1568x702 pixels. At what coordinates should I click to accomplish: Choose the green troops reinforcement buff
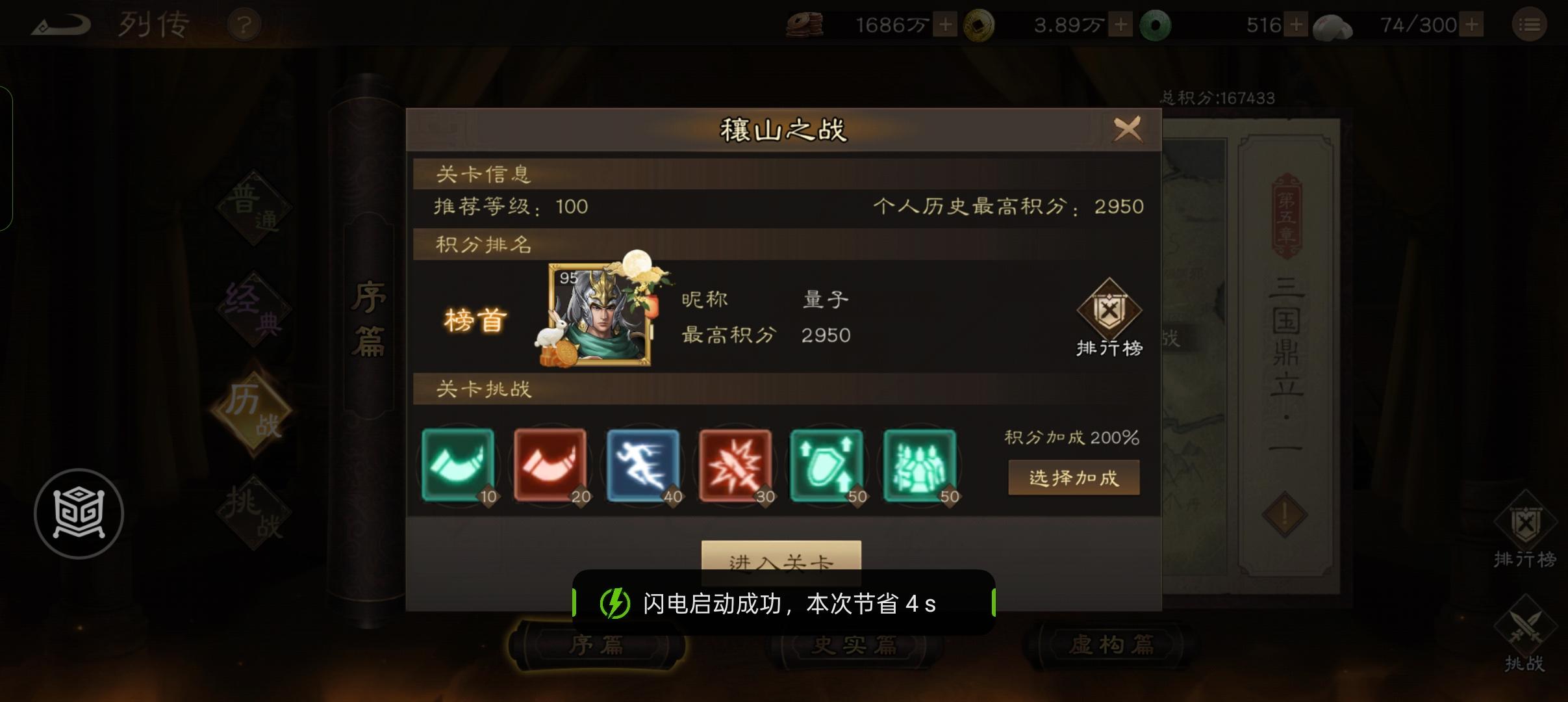[x=920, y=465]
